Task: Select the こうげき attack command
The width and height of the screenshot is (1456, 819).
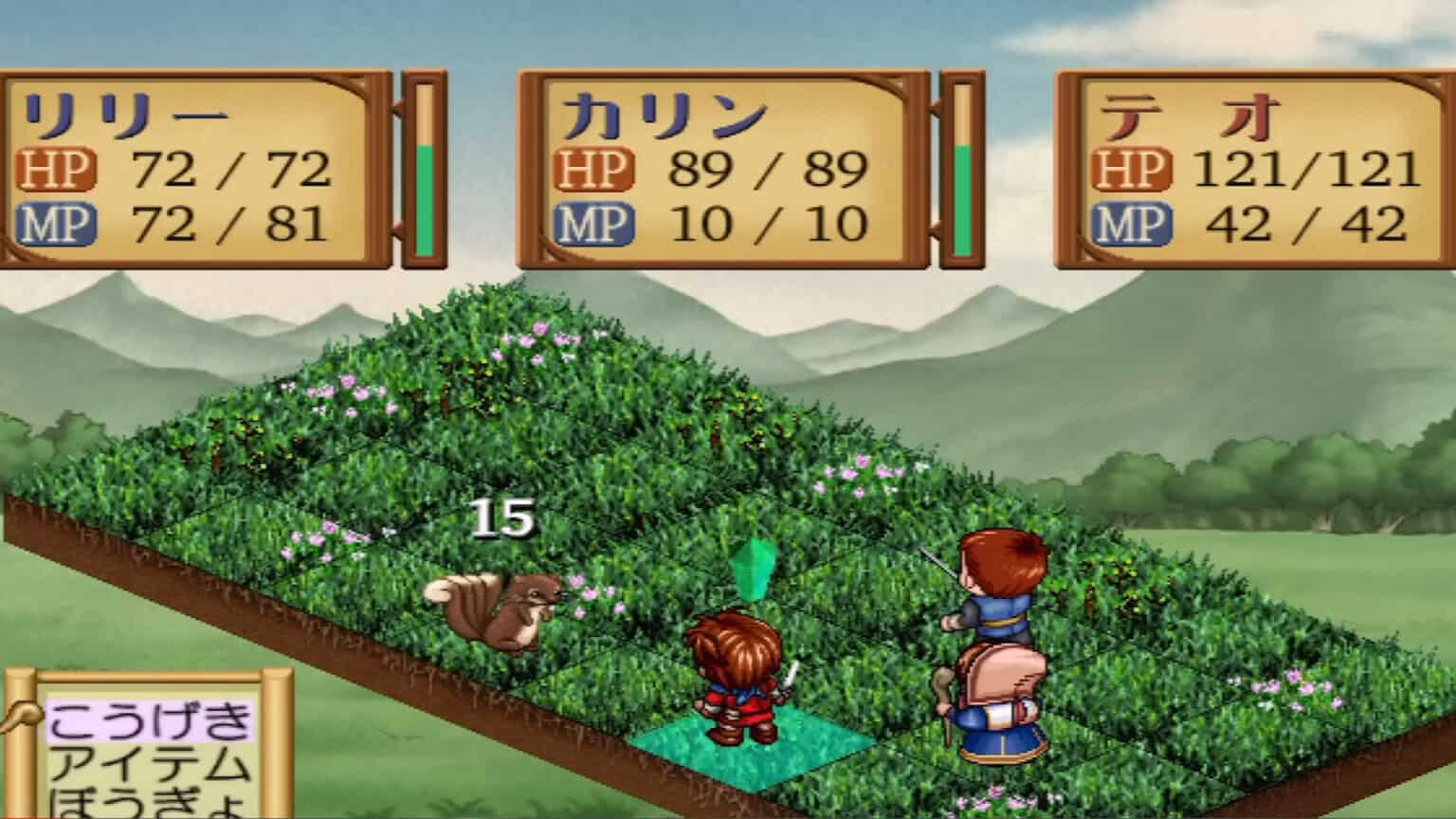Action: (x=149, y=722)
